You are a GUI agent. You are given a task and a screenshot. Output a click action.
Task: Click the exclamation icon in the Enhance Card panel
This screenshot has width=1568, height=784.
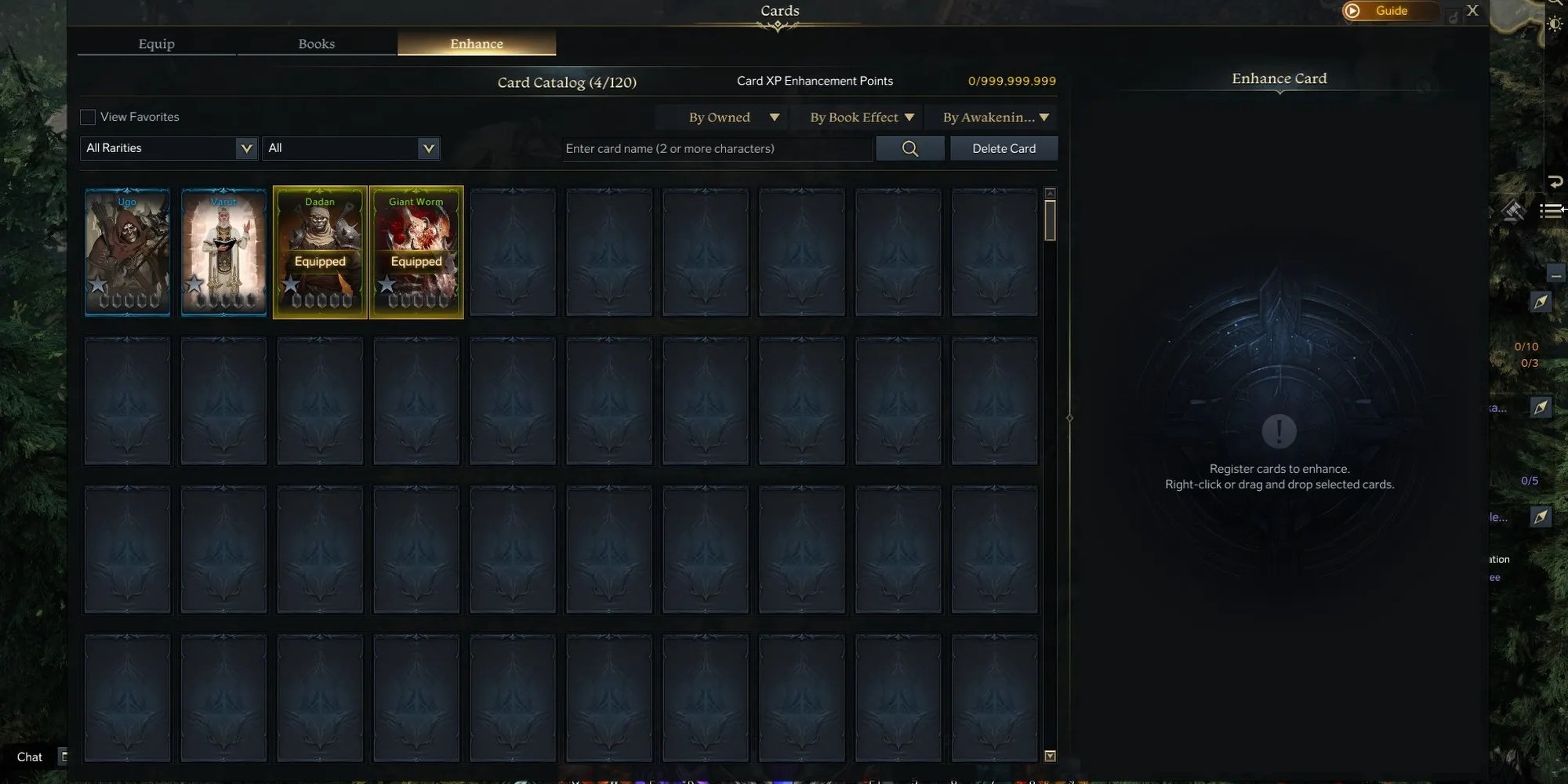tap(1279, 430)
